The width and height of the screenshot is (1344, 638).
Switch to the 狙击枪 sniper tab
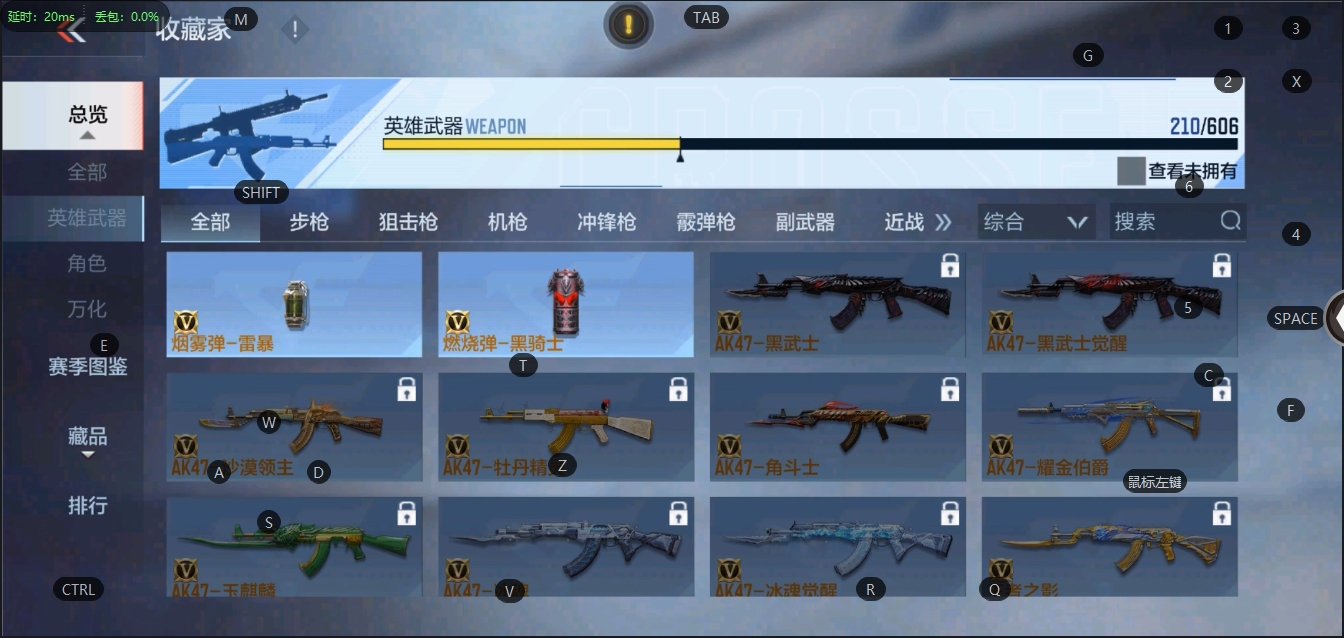[408, 222]
